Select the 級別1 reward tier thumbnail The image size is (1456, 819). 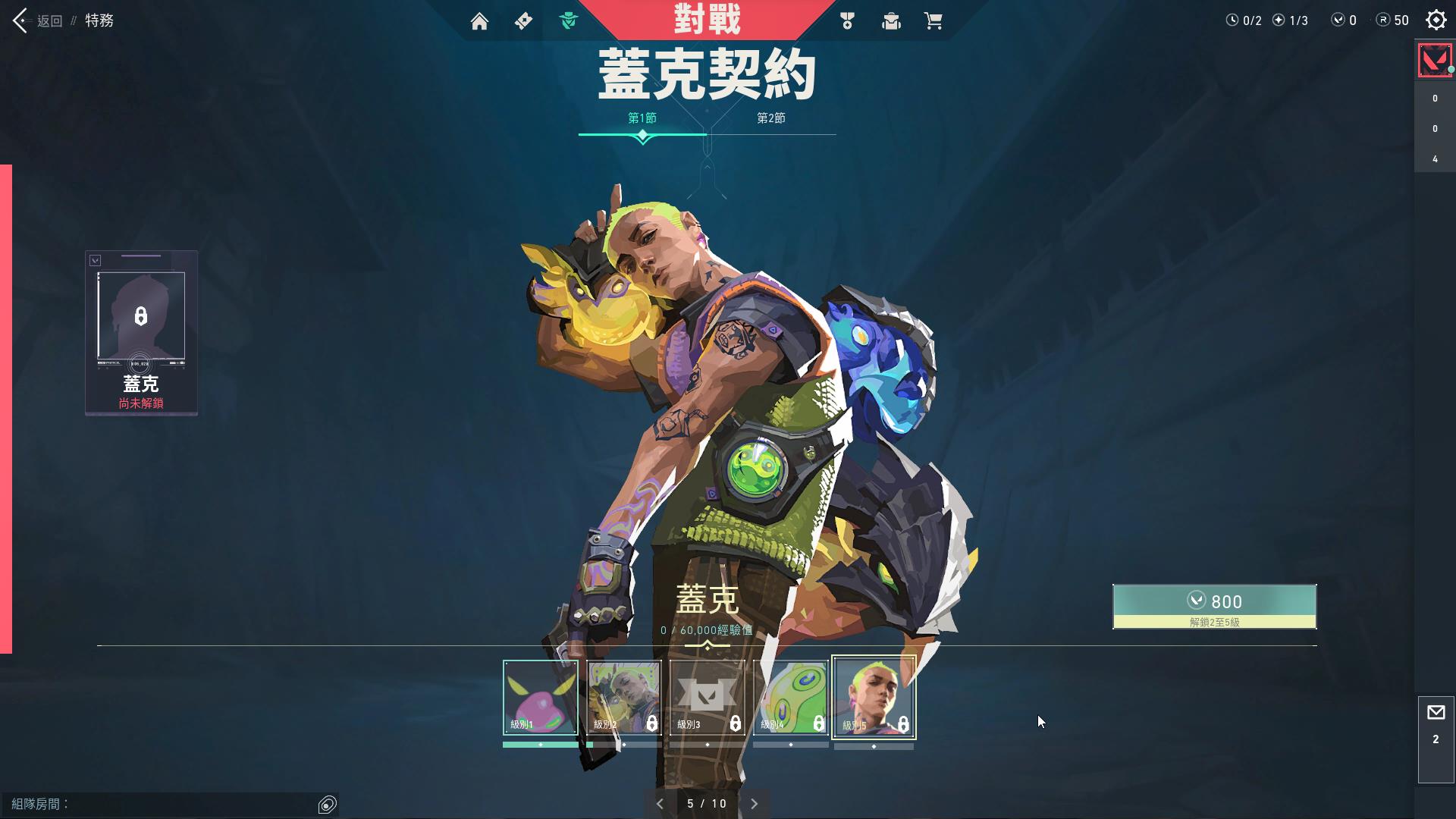tap(539, 698)
